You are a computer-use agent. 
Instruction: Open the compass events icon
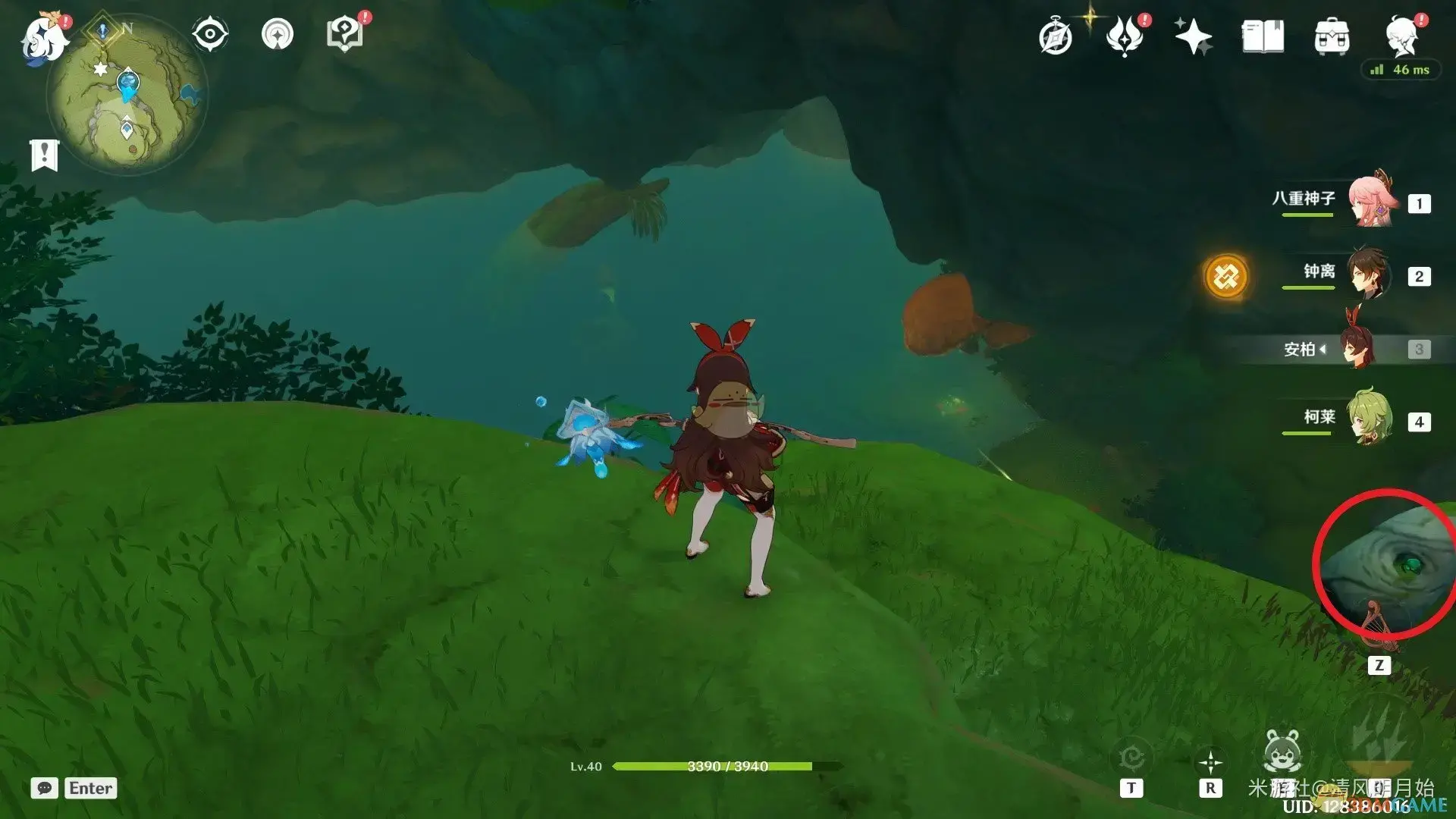(x=1056, y=37)
